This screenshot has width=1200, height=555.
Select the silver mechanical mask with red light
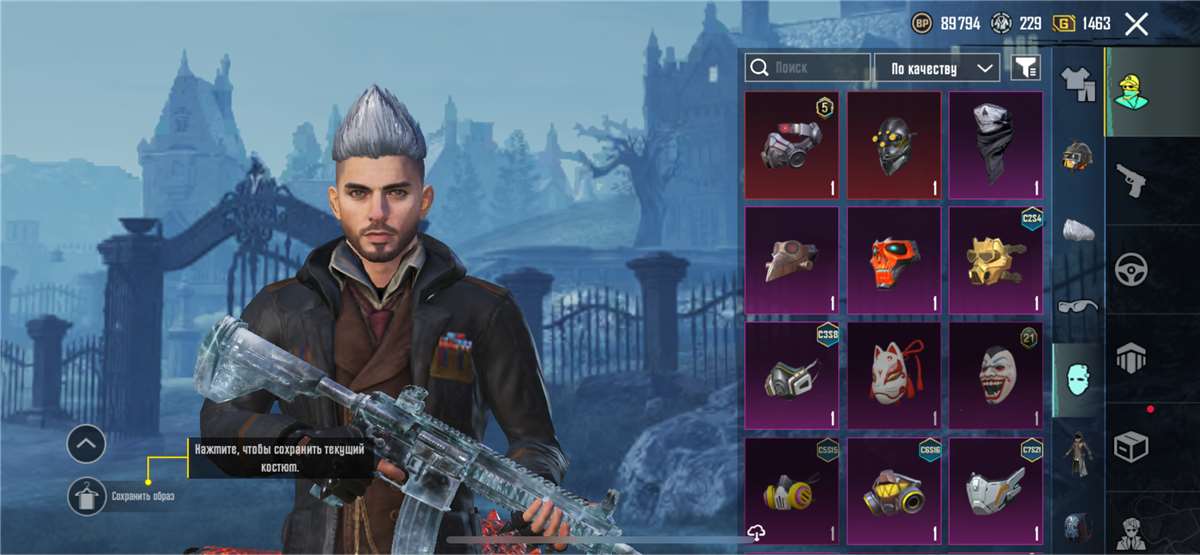[792, 145]
